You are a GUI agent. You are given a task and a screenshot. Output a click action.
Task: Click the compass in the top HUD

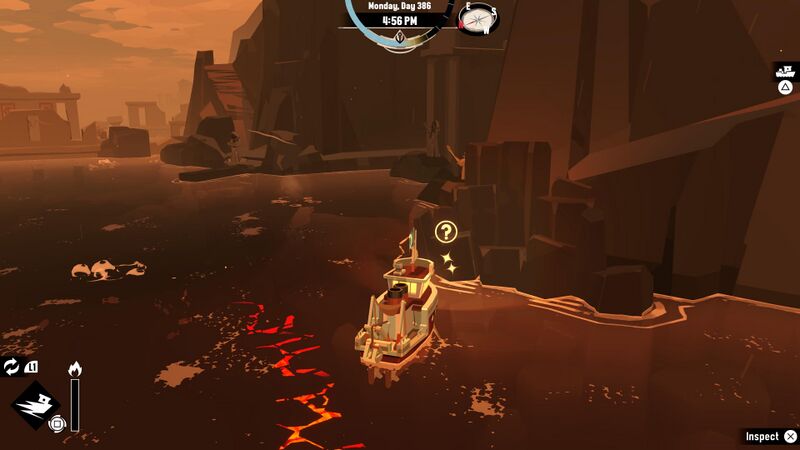[x=478, y=17]
